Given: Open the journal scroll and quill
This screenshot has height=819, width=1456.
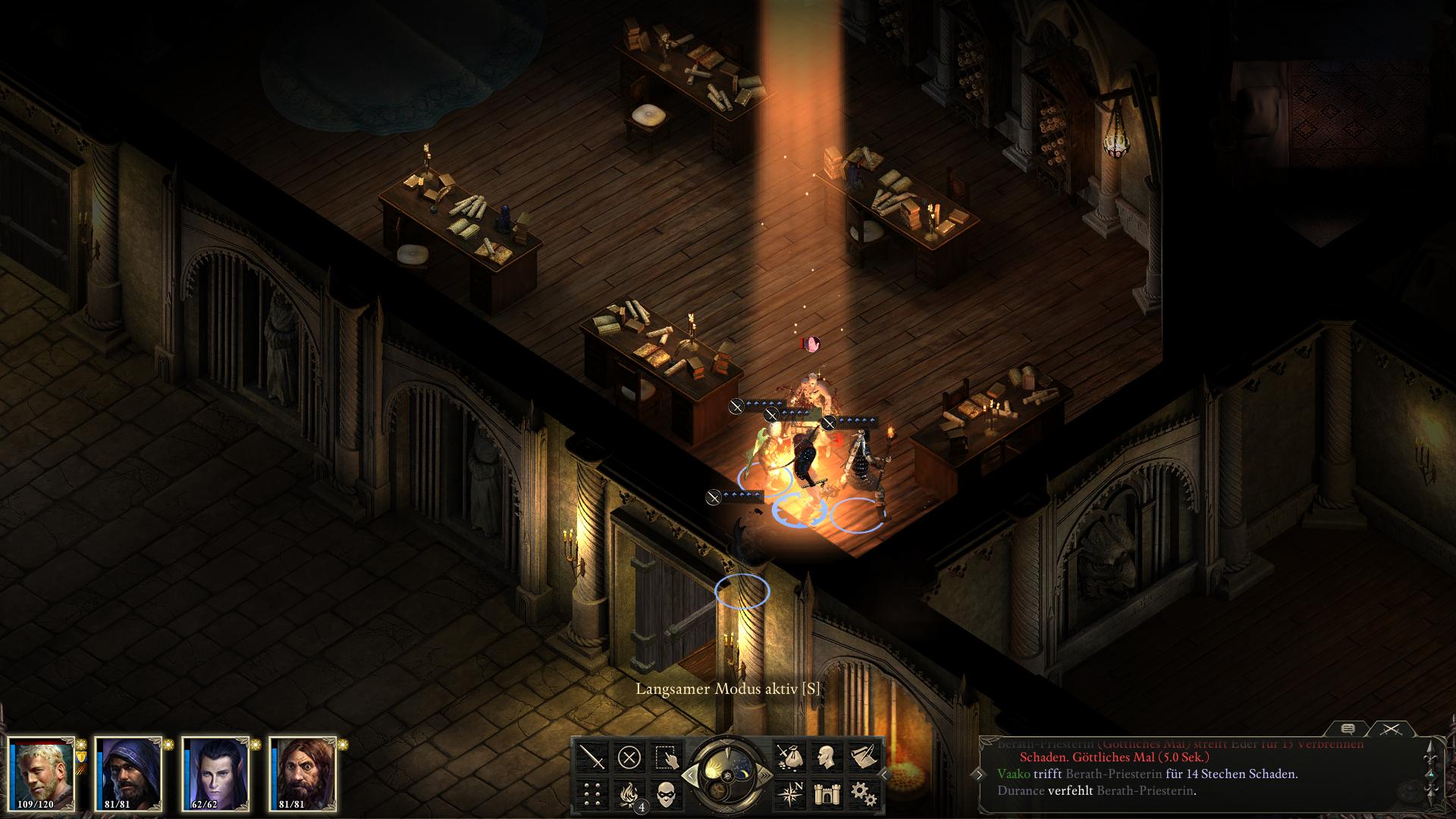Looking at the screenshot, I should pos(863,757).
